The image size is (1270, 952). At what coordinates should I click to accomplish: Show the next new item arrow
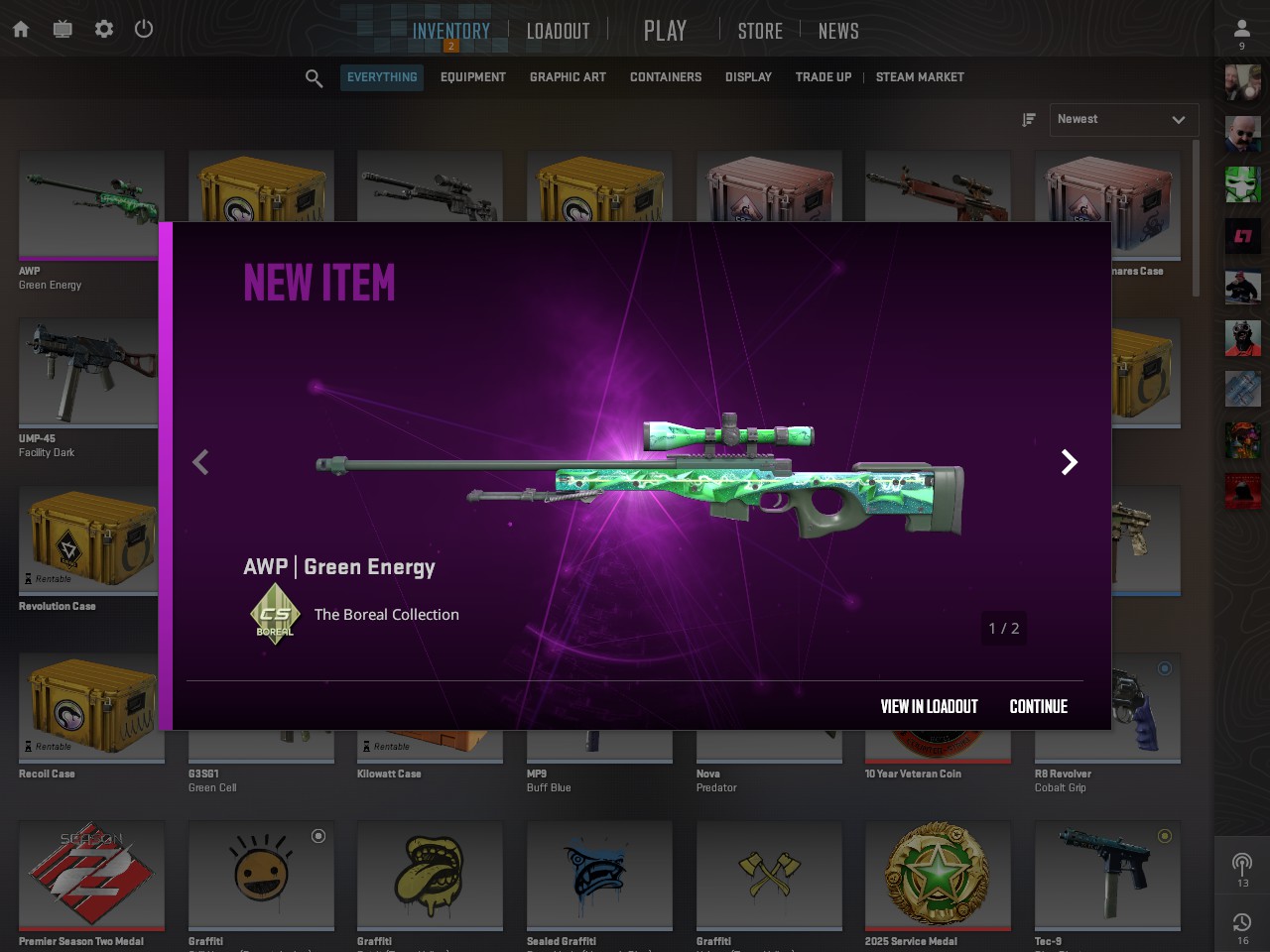coord(1069,462)
